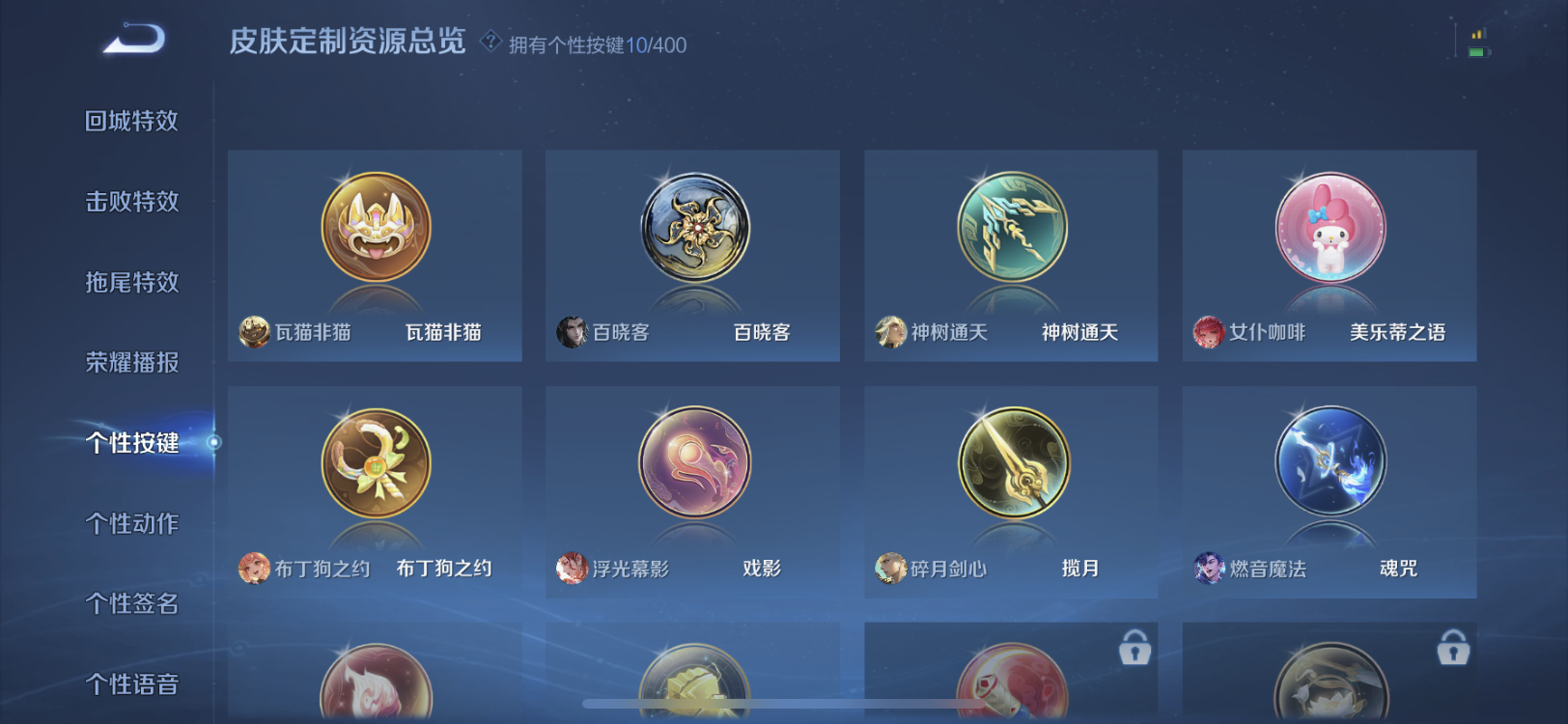Open the 击败特效 category
Image resolution: width=1568 pixels, height=724 pixels.
coord(133,201)
